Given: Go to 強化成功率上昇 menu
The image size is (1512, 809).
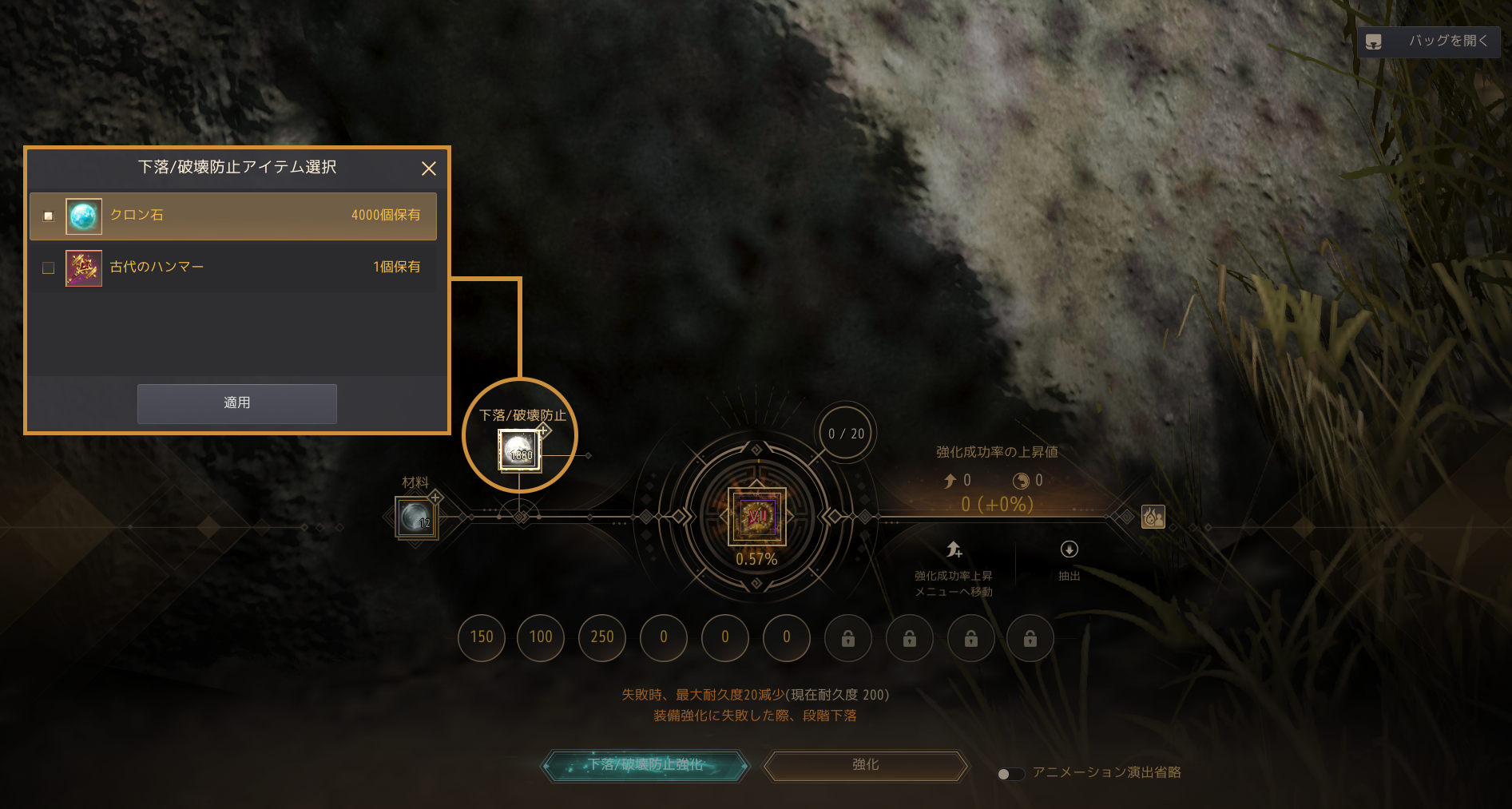Looking at the screenshot, I should tap(954, 567).
